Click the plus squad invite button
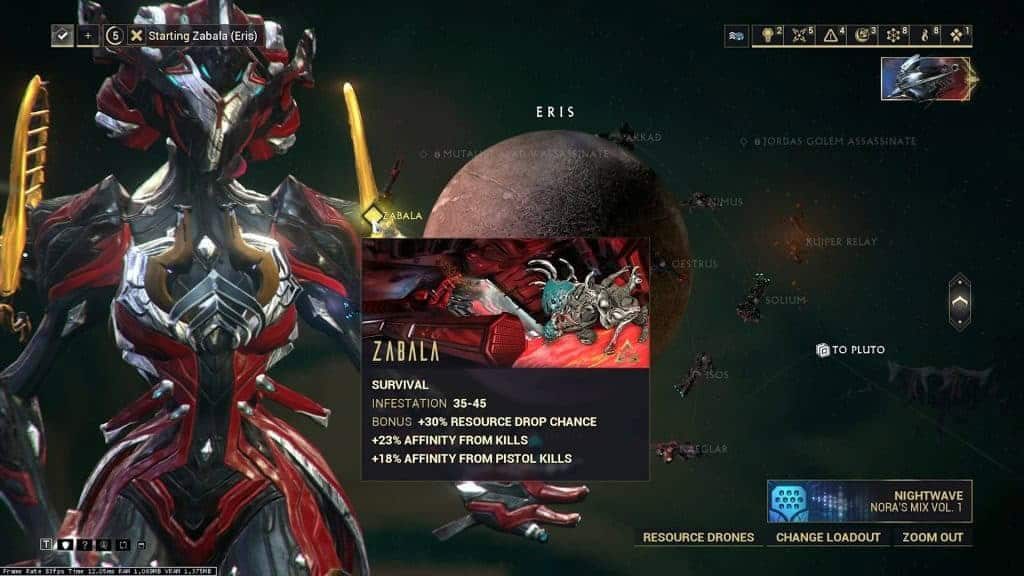The width and height of the screenshot is (1024, 576). coord(88,35)
